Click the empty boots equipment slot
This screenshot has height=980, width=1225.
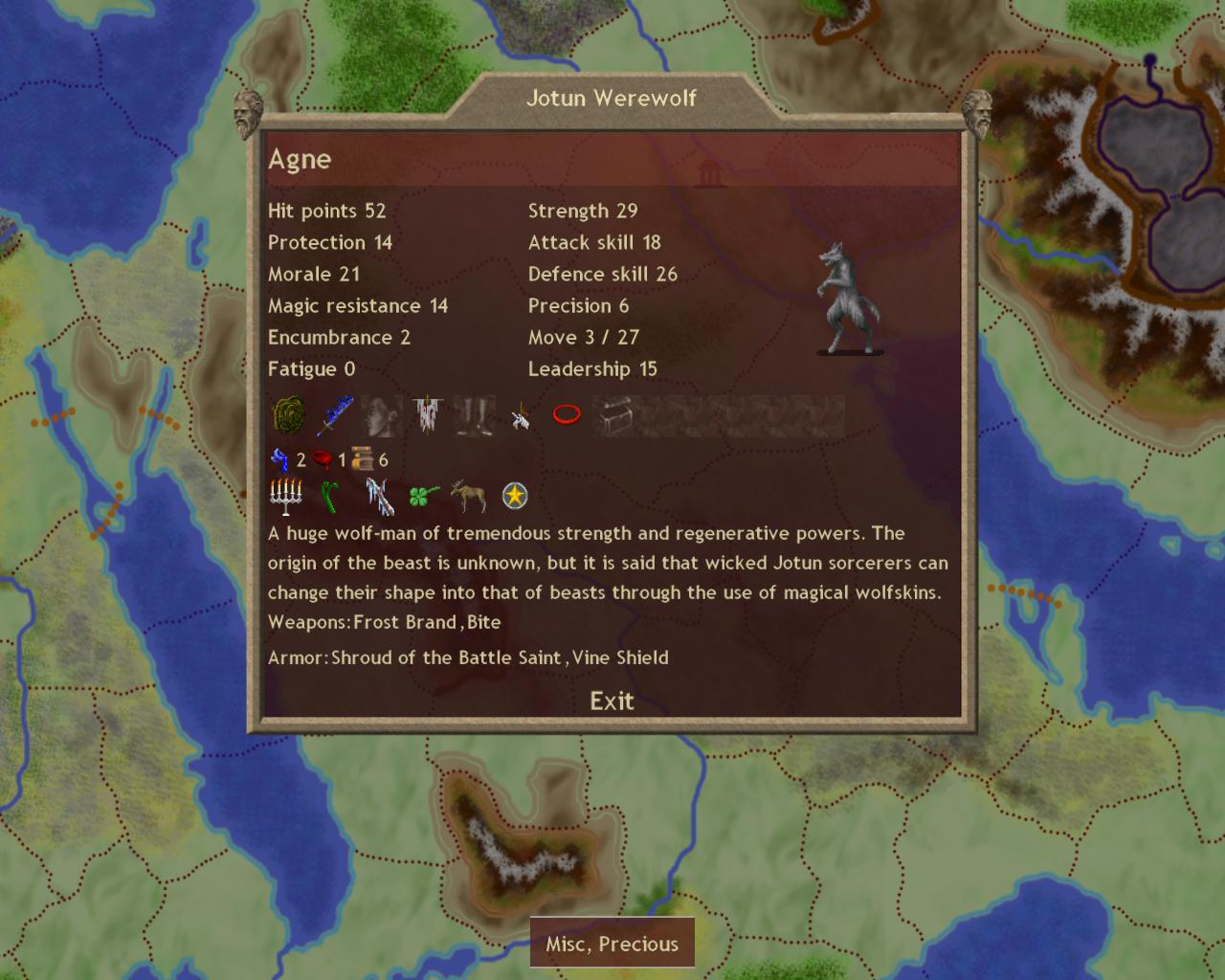(x=474, y=415)
